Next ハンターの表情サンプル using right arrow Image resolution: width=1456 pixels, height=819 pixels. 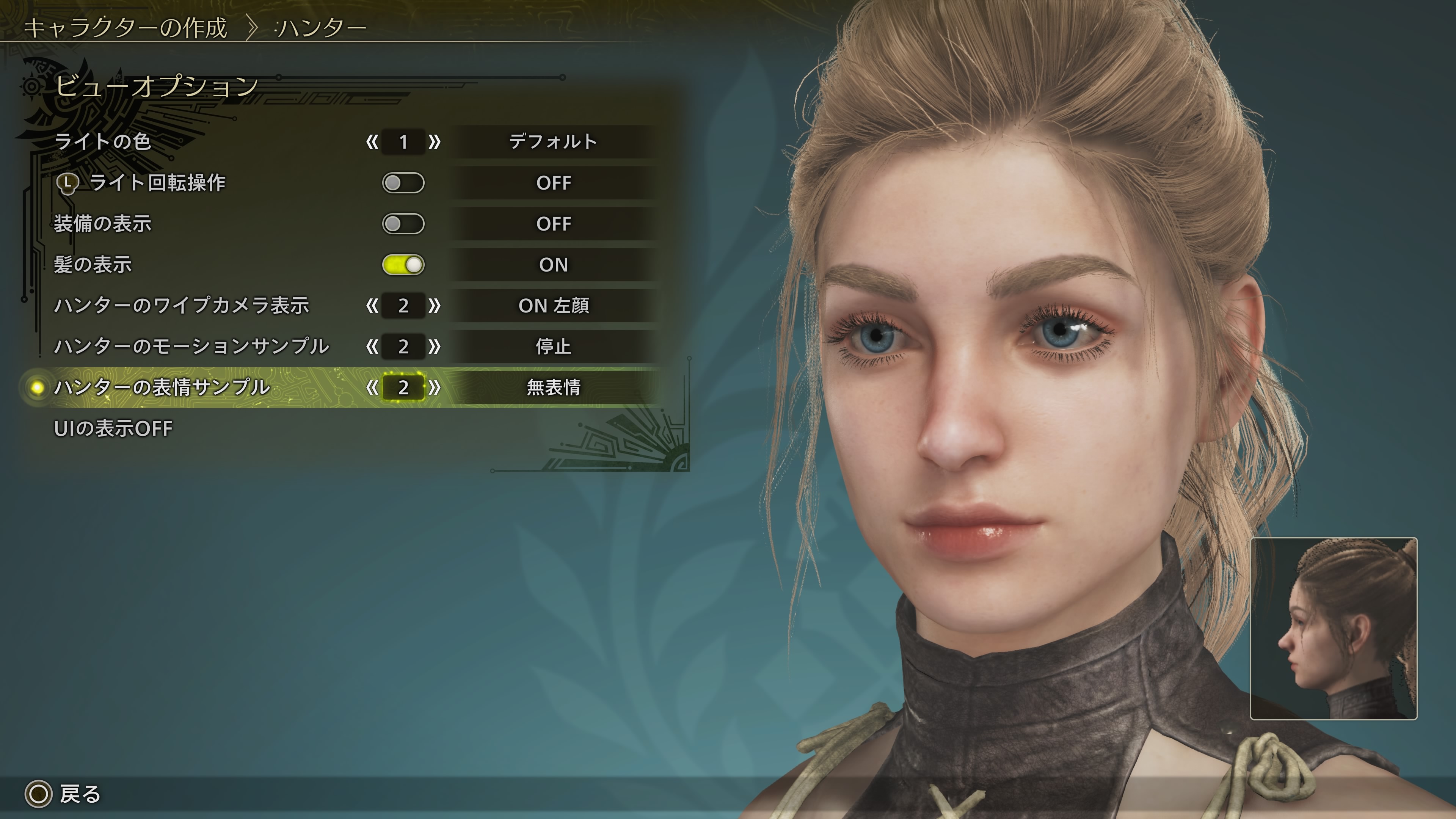click(x=434, y=388)
